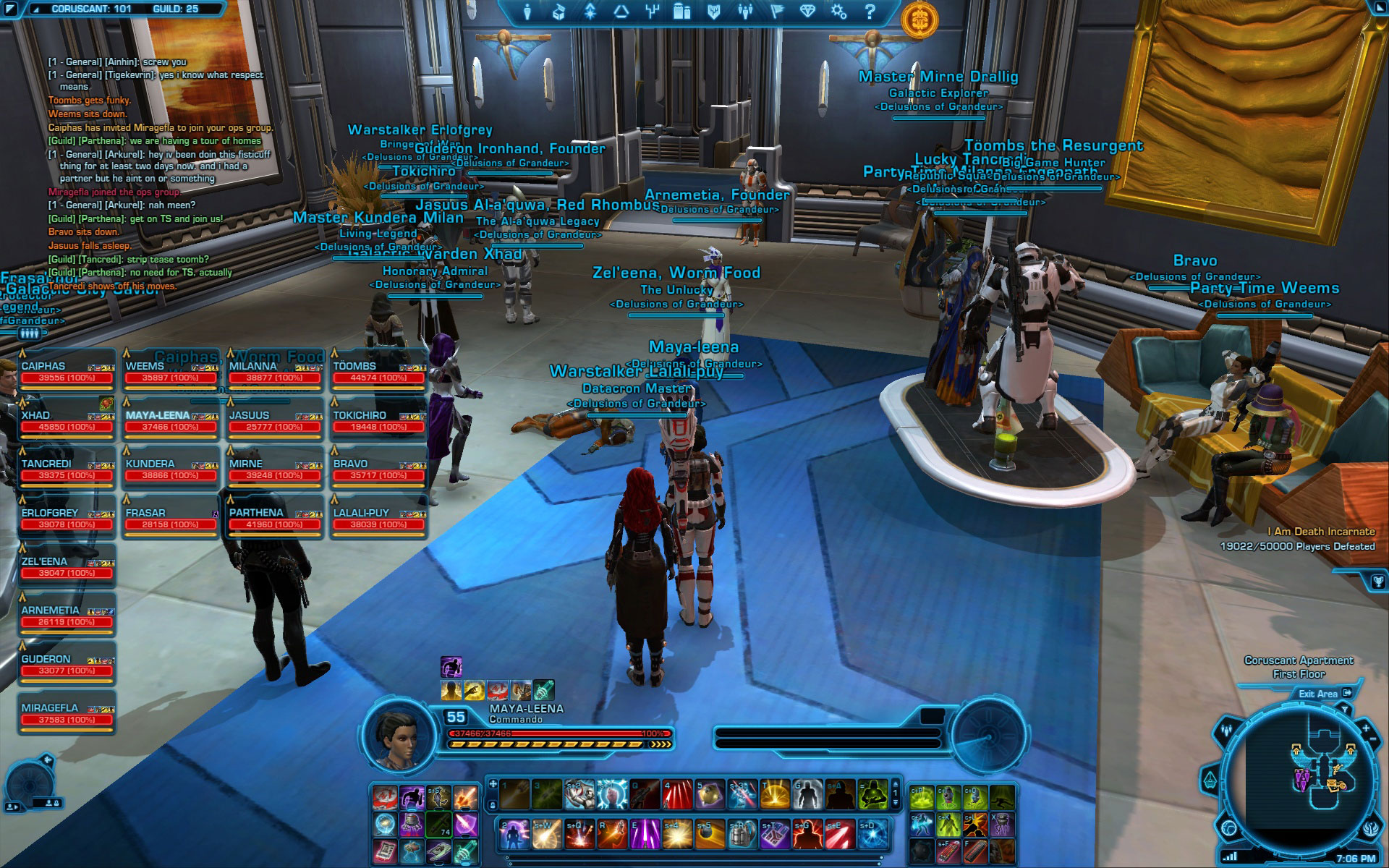The image size is (1389, 868).
Task: Open the question mark help menu
Action: [870, 12]
